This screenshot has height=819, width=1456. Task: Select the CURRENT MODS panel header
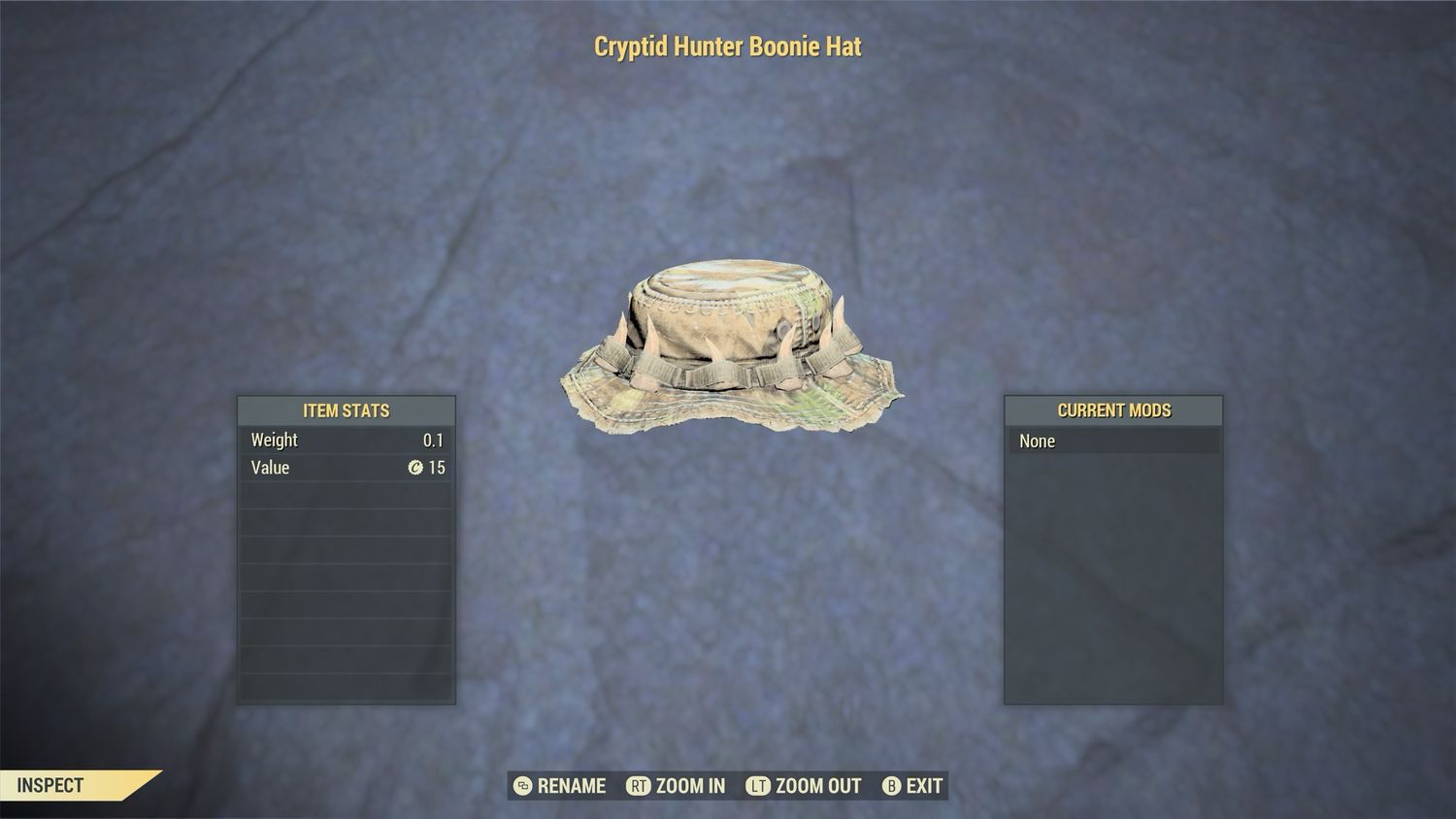pyautogui.click(x=1114, y=409)
